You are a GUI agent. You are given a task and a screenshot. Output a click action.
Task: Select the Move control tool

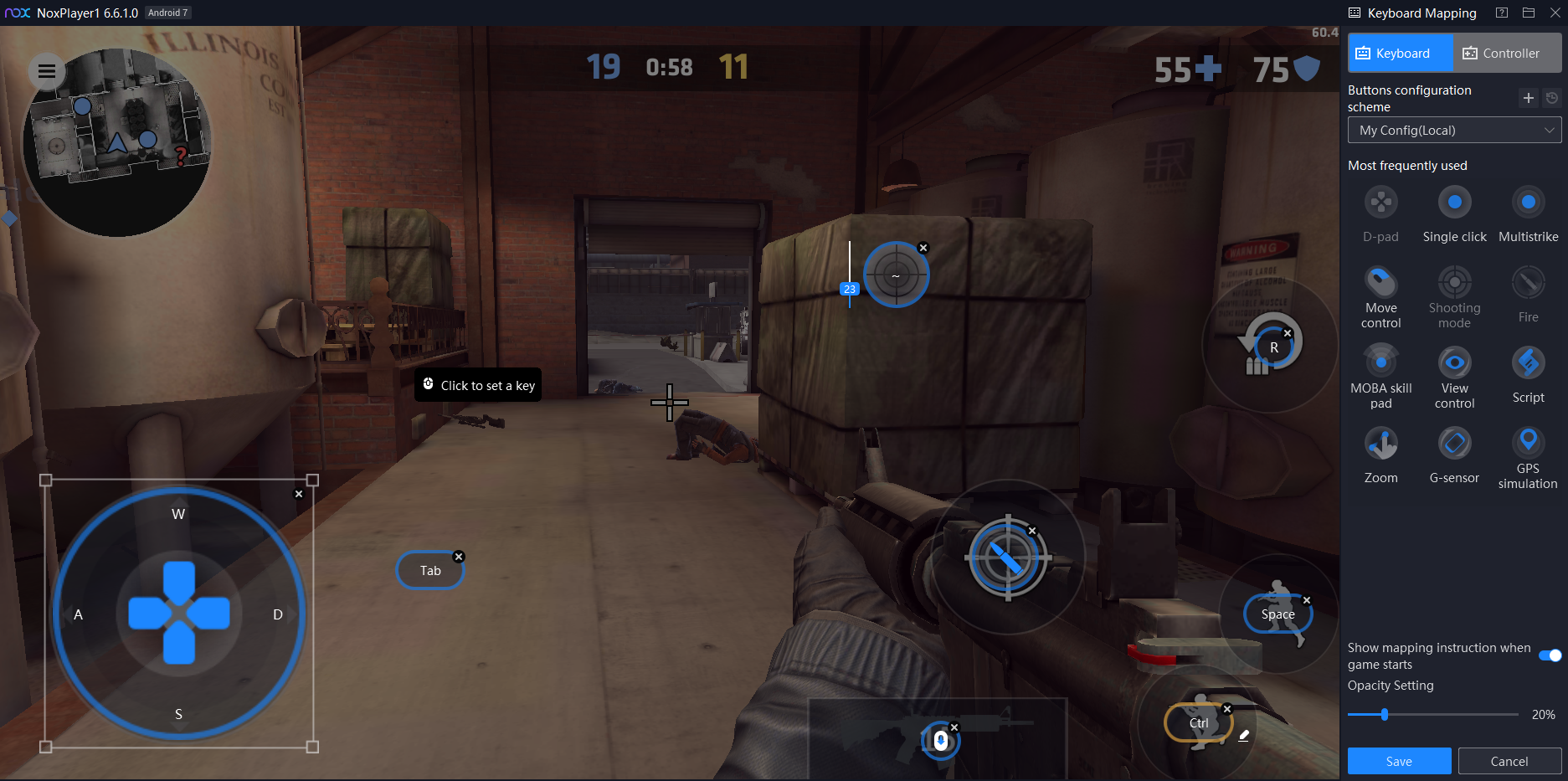(x=1380, y=283)
